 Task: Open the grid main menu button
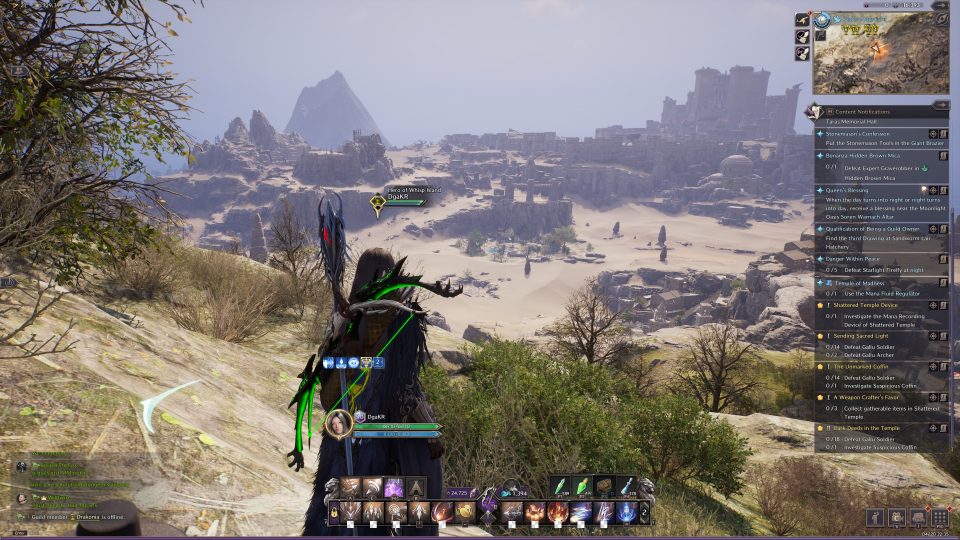[x=939, y=517]
